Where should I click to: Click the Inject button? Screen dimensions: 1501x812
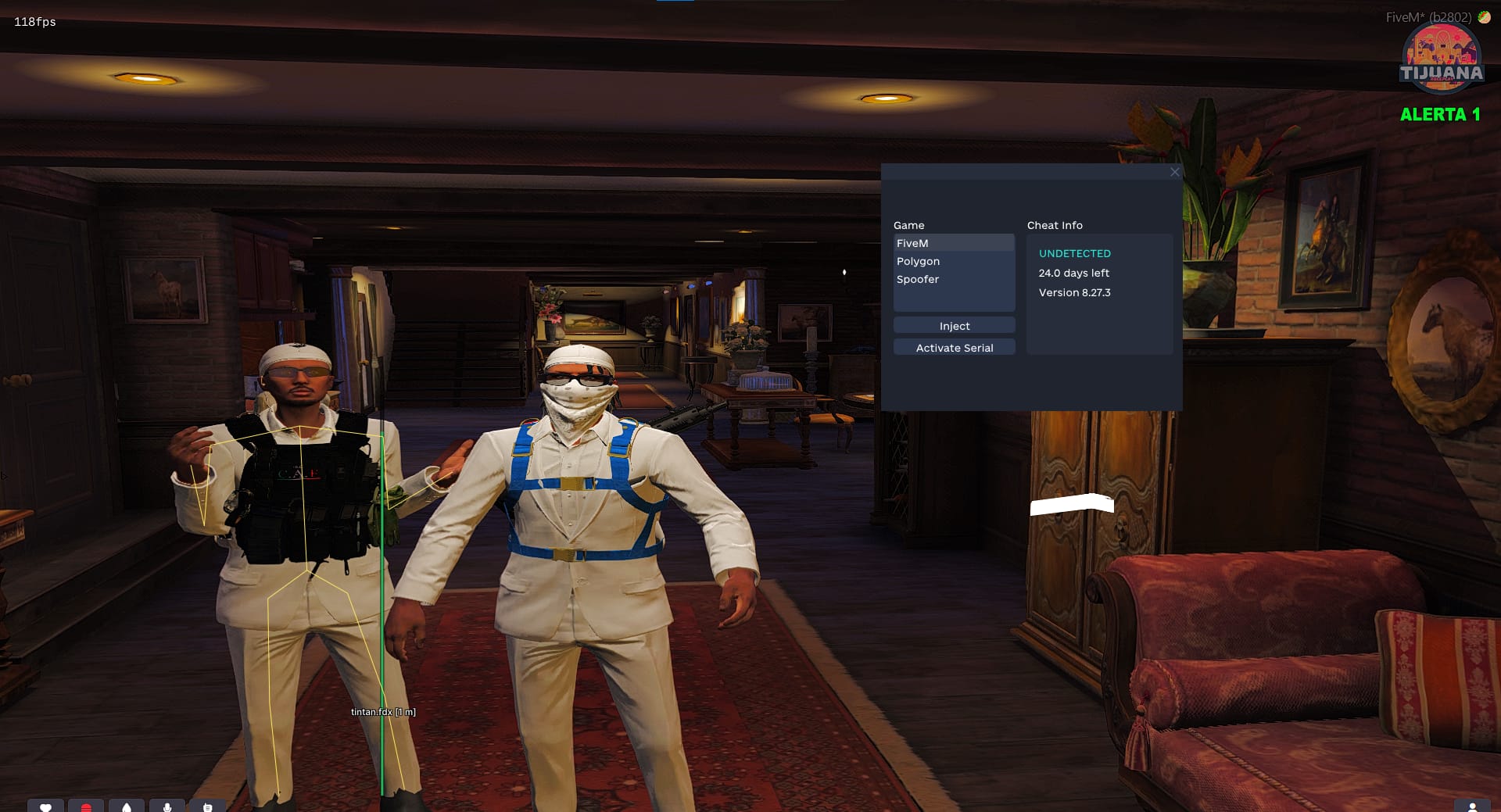tap(954, 326)
